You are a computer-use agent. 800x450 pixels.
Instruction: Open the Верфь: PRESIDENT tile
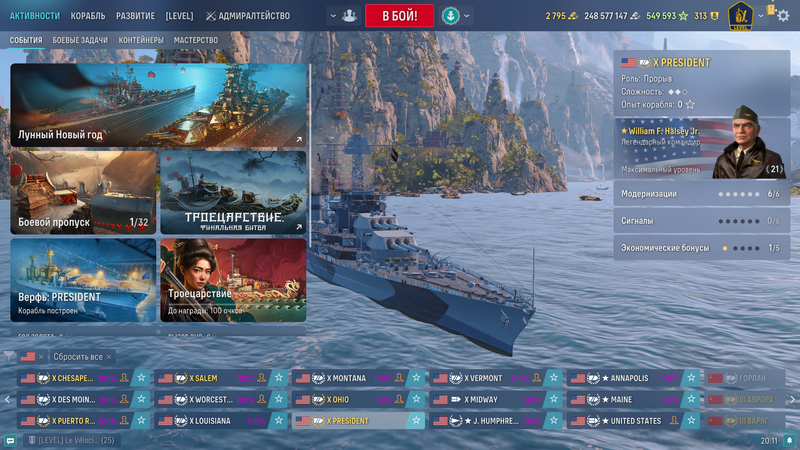[83, 279]
